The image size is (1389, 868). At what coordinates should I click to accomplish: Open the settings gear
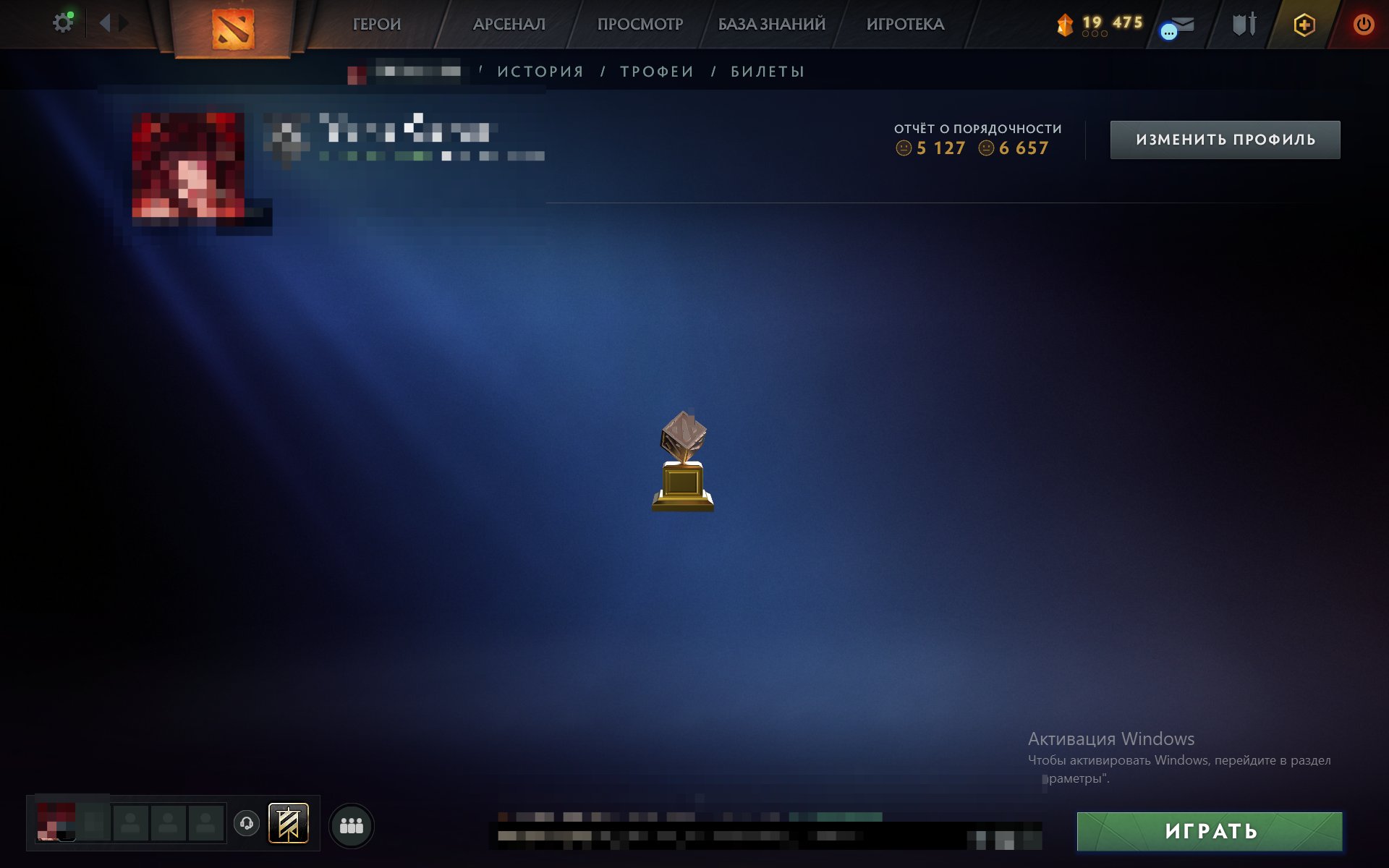click(x=62, y=22)
